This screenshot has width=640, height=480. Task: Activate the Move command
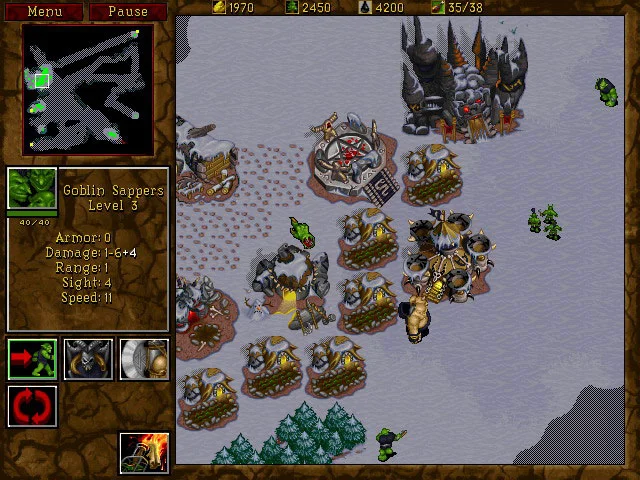(x=32, y=358)
